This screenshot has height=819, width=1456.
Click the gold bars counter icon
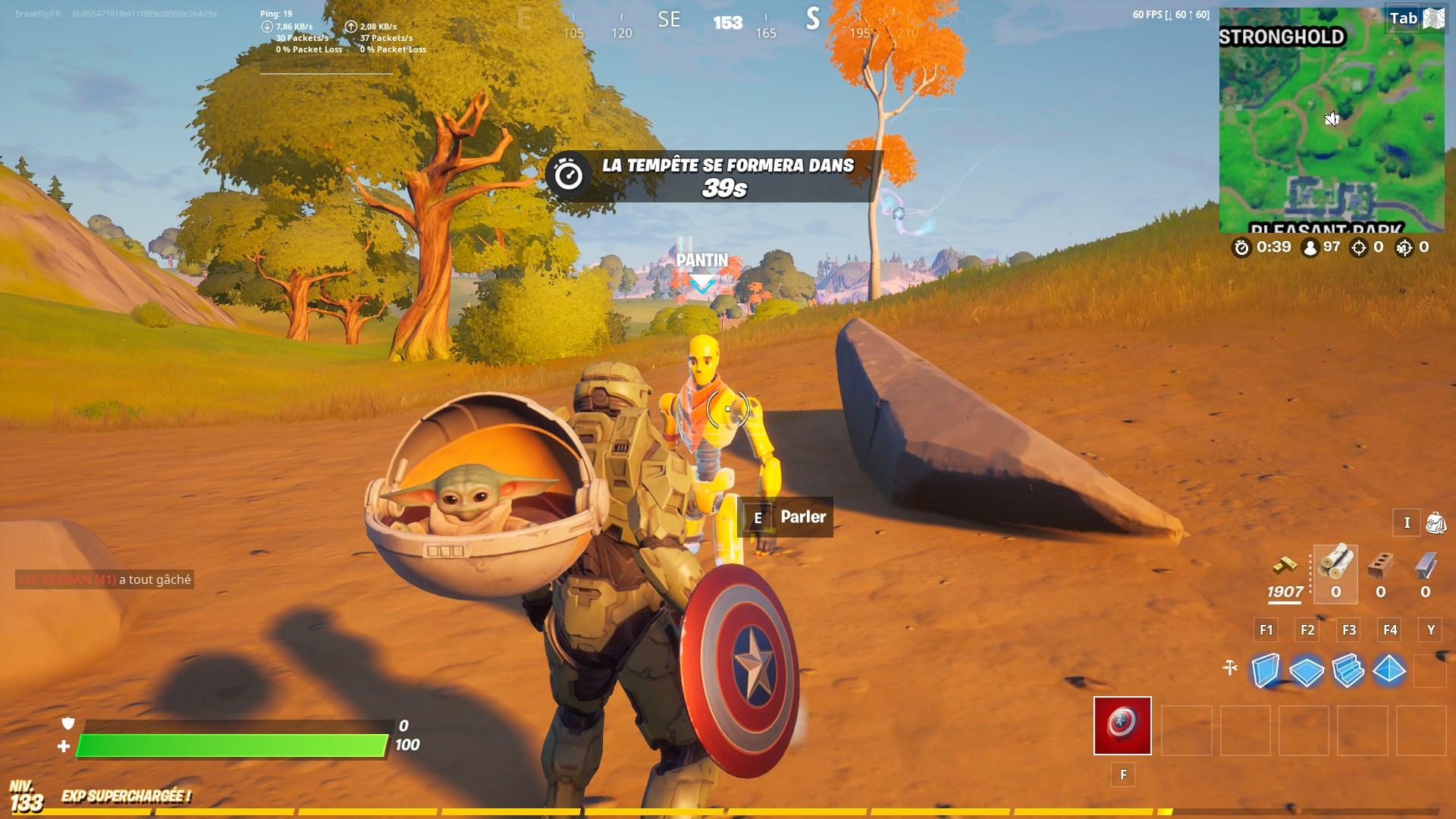(1285, 566)
